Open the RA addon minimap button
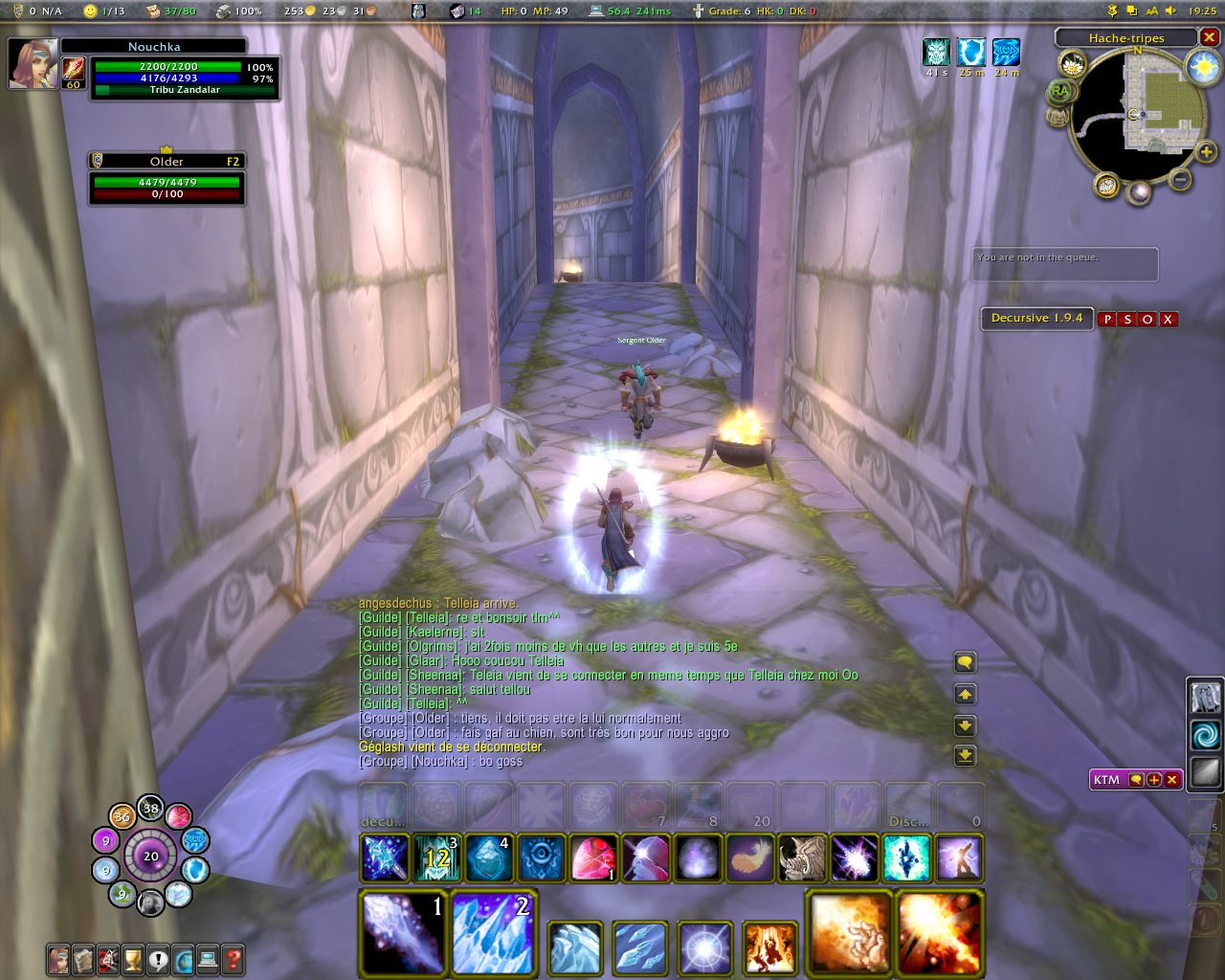The width and height of the screenshot is (1225, 980). pos(1059,92)
